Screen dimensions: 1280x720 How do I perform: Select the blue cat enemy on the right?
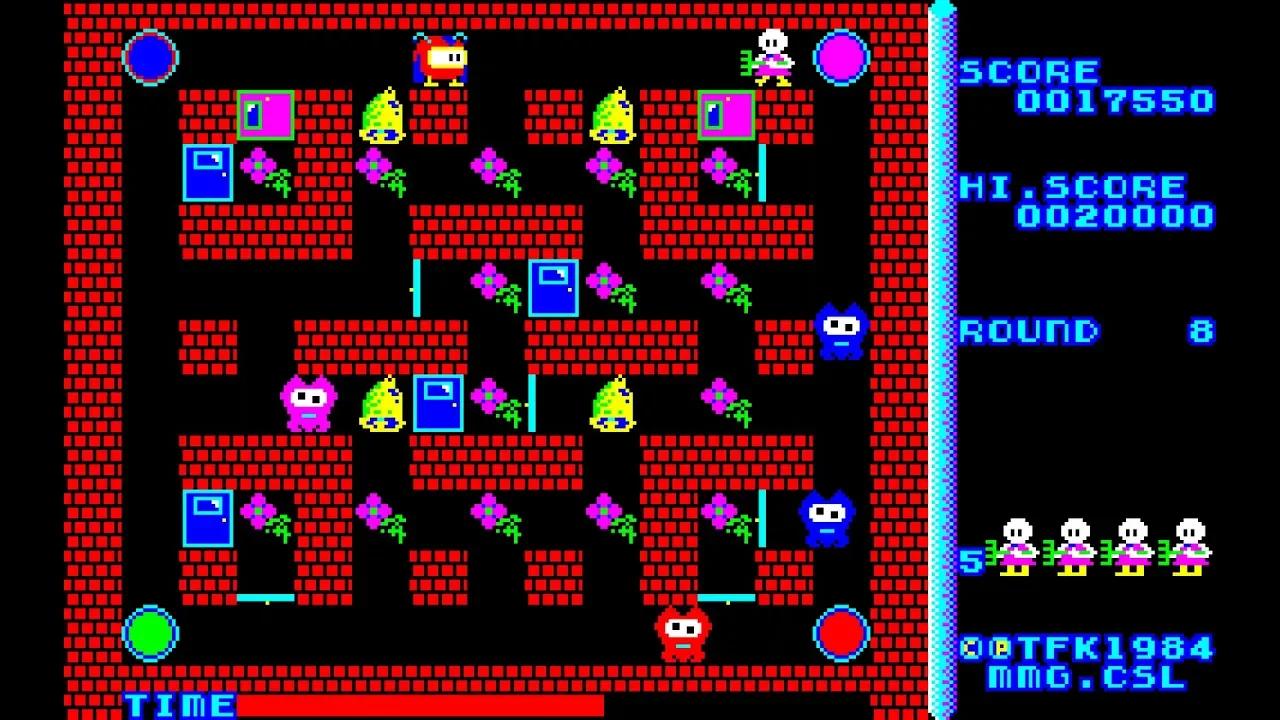tap(838, 330)
